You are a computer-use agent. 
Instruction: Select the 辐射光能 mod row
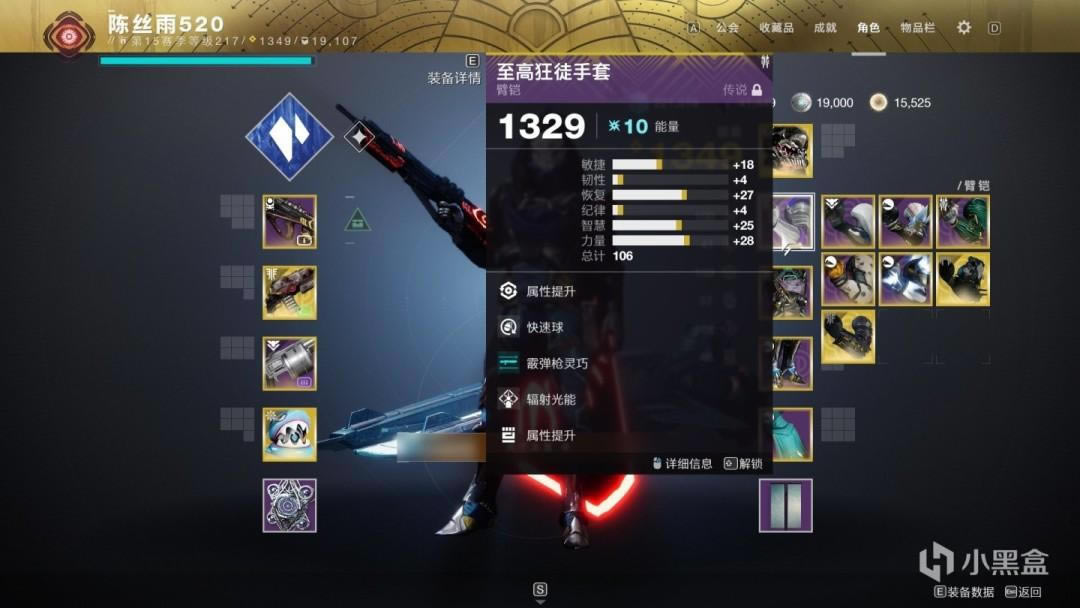(x=551, y=399)
